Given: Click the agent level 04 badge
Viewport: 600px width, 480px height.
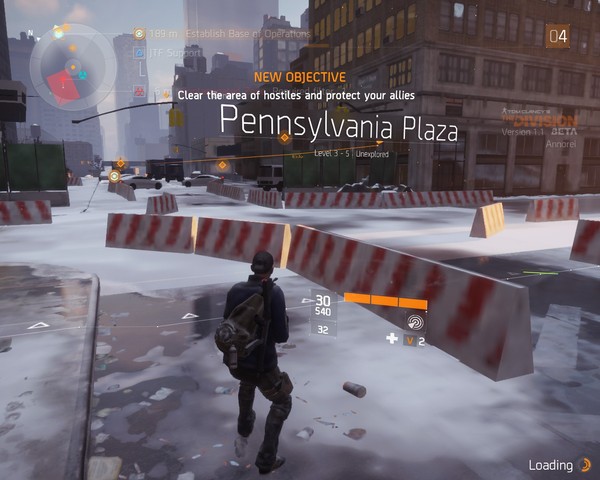Looking at the screenshot, I should click(x=558, y=37).
